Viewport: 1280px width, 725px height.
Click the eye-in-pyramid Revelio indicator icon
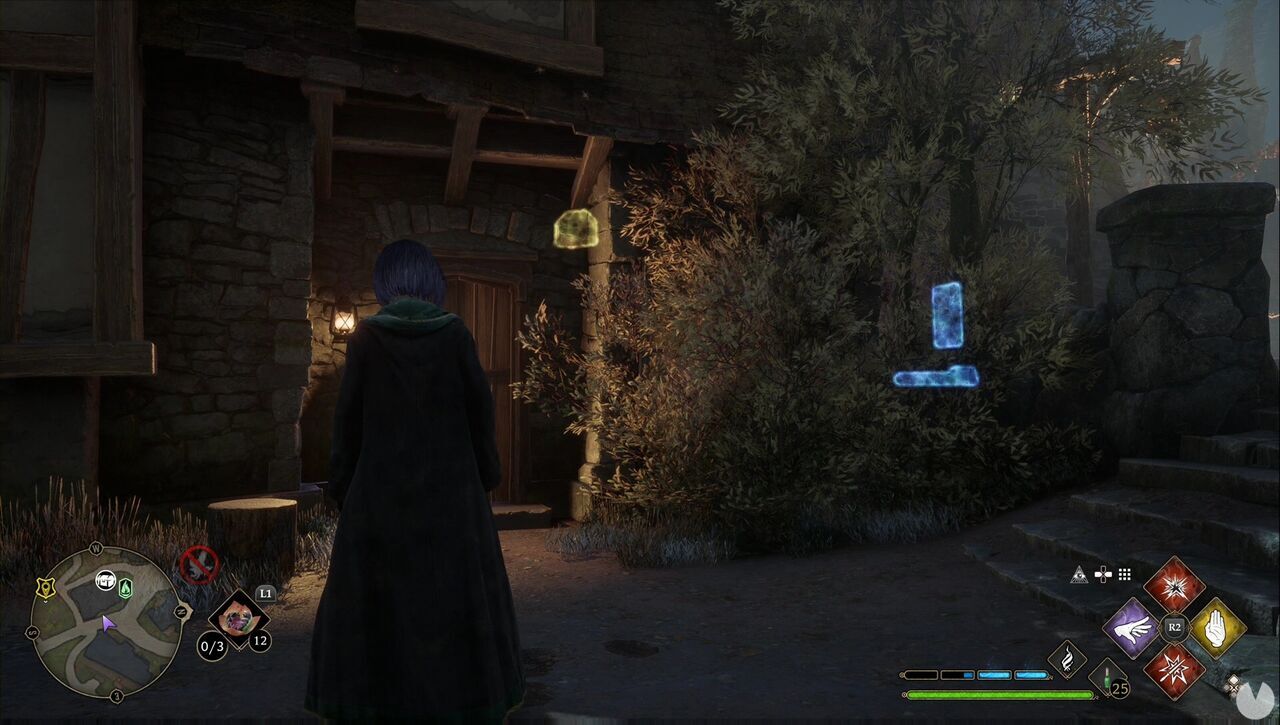point(1079,574)
